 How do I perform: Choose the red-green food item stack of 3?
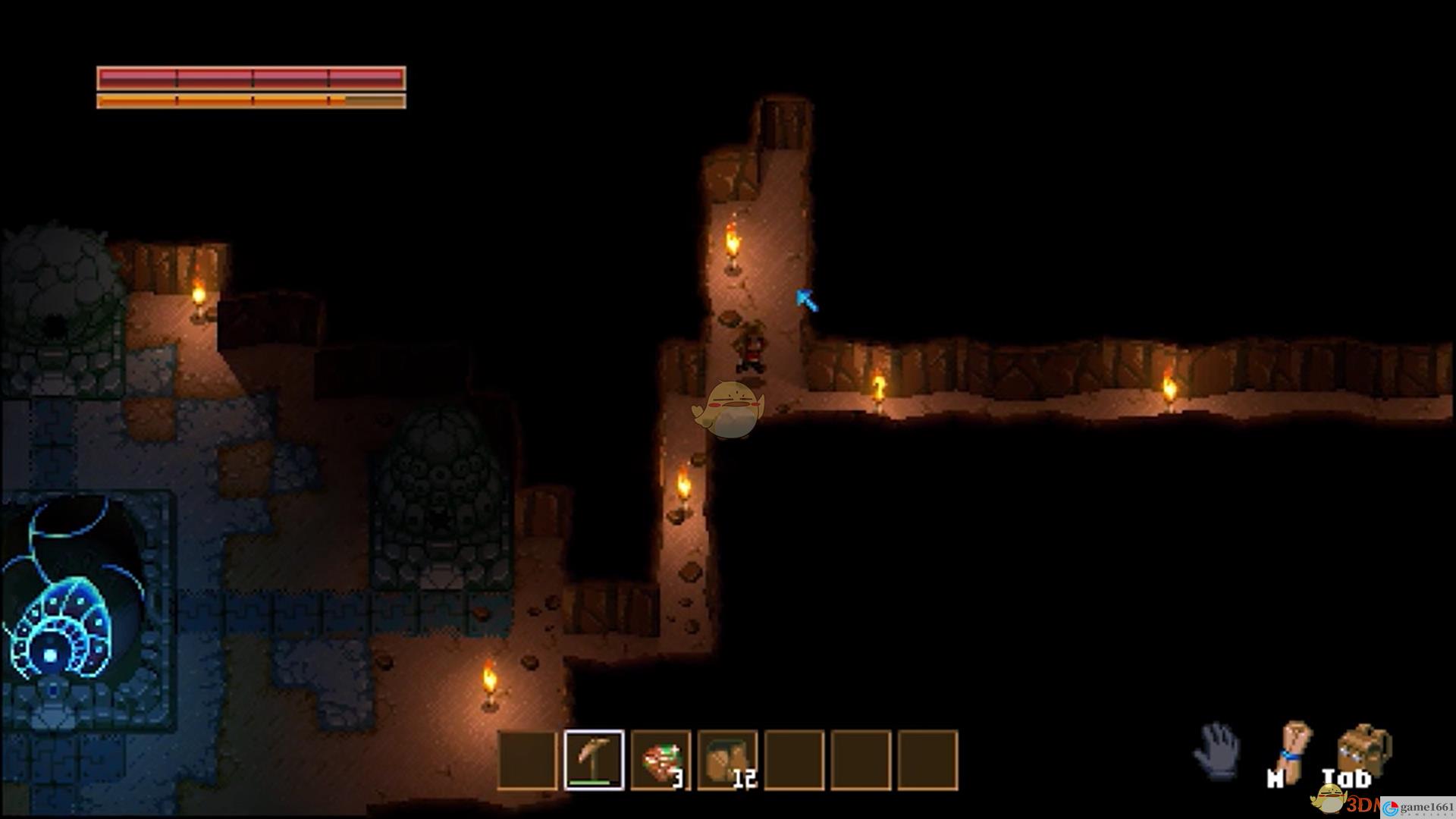[661, 760]
